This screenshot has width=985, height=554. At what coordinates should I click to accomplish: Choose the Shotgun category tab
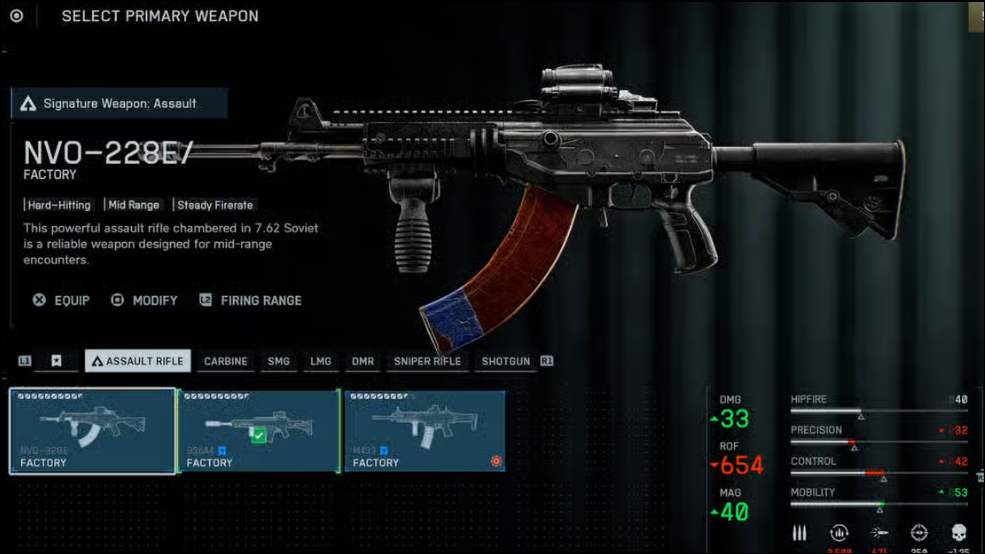(505, 361)
